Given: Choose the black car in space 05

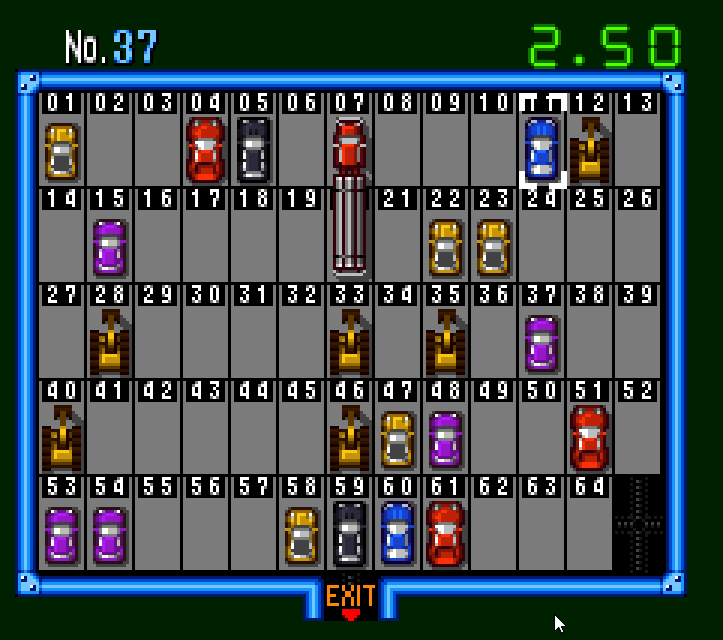Looking at the screenshot, I should tap(254, 151).
